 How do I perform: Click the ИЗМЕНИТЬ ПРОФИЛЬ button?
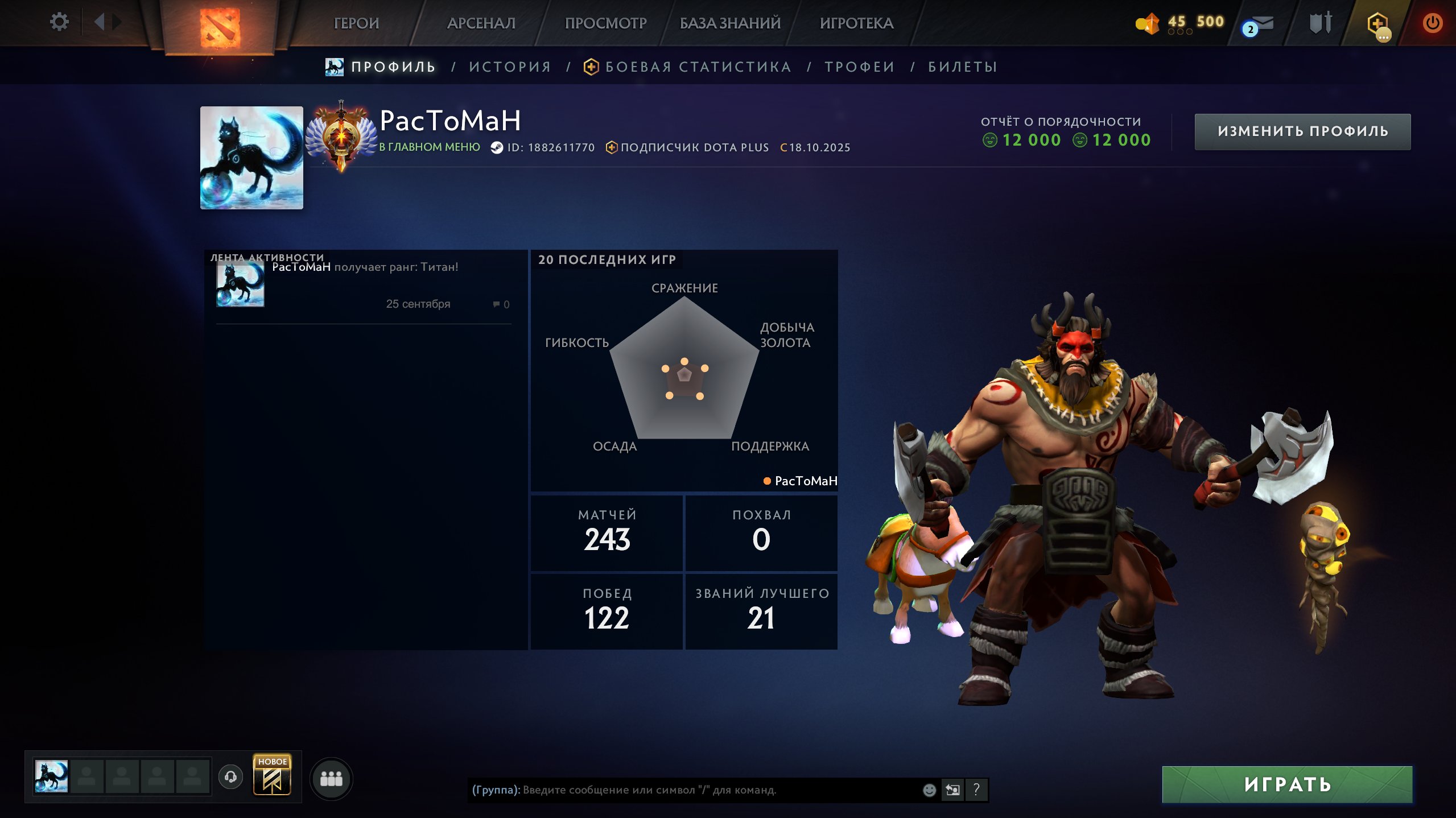click(x=1302, y=131)
